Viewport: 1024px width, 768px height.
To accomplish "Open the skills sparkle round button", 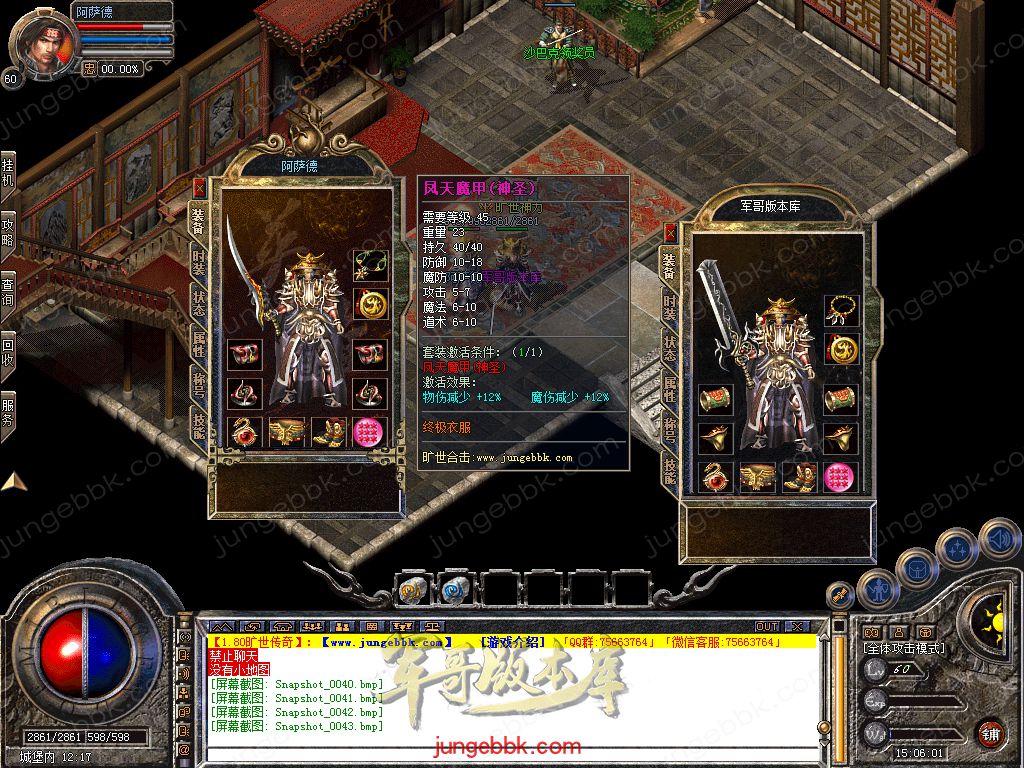I will click(958, 547).
